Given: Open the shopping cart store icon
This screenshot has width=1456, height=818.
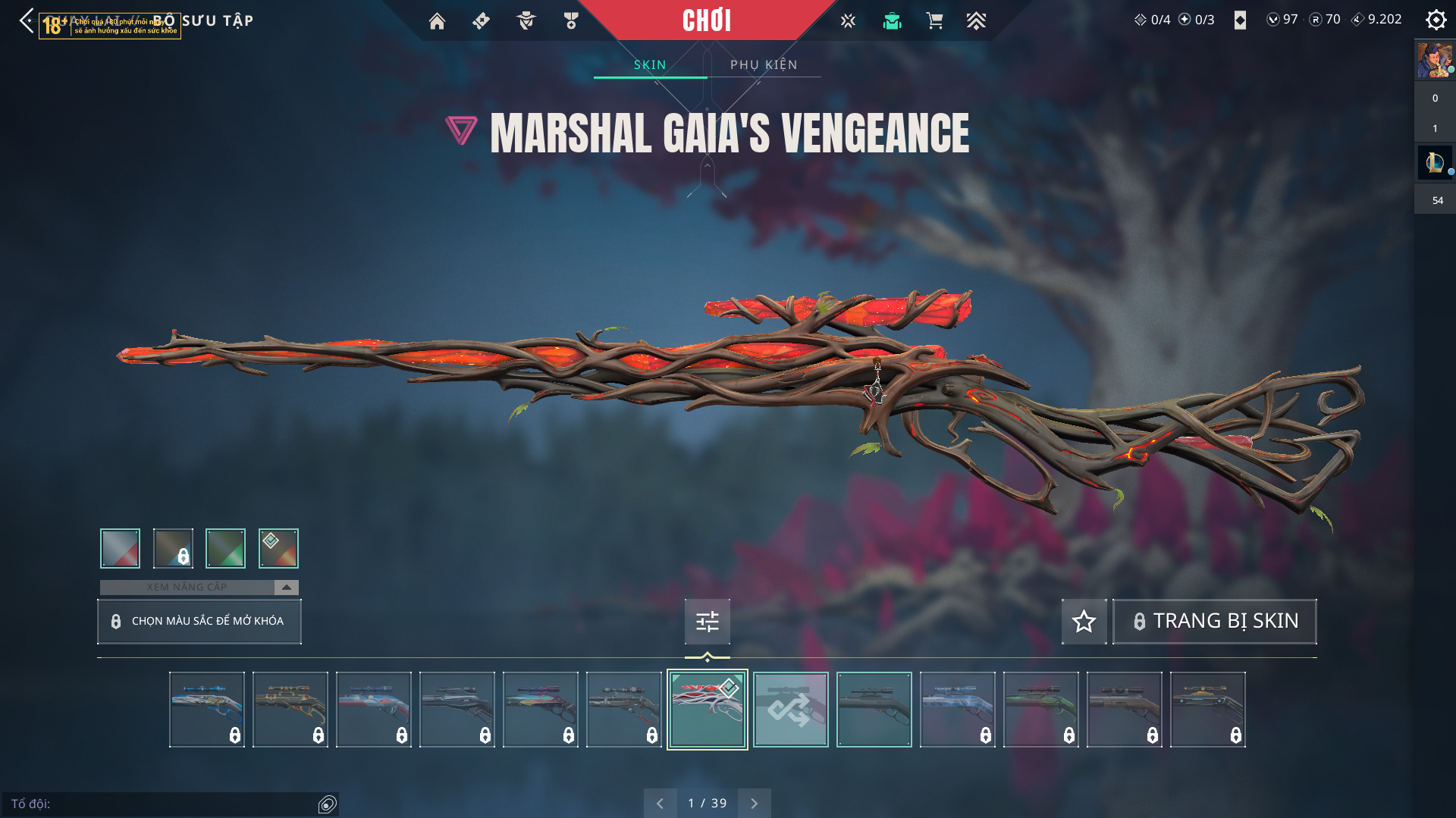Looking at the screenshot, I should (934, 21).
